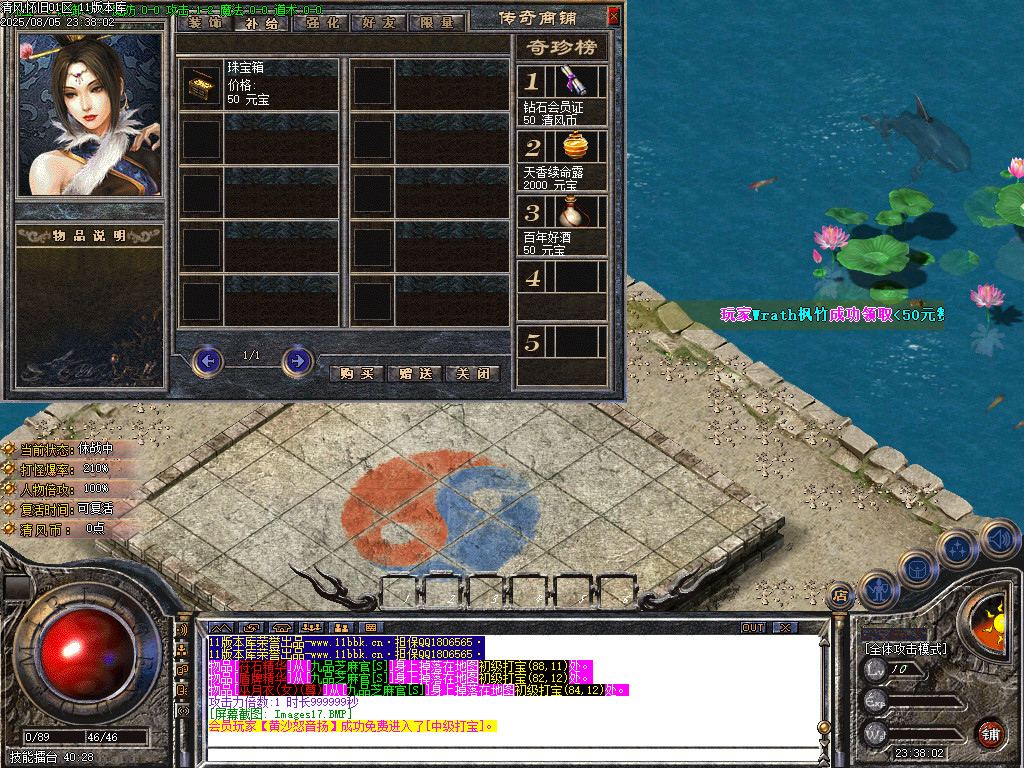
Task: Close shop with the red X
Action: click(x=613, y=15)
